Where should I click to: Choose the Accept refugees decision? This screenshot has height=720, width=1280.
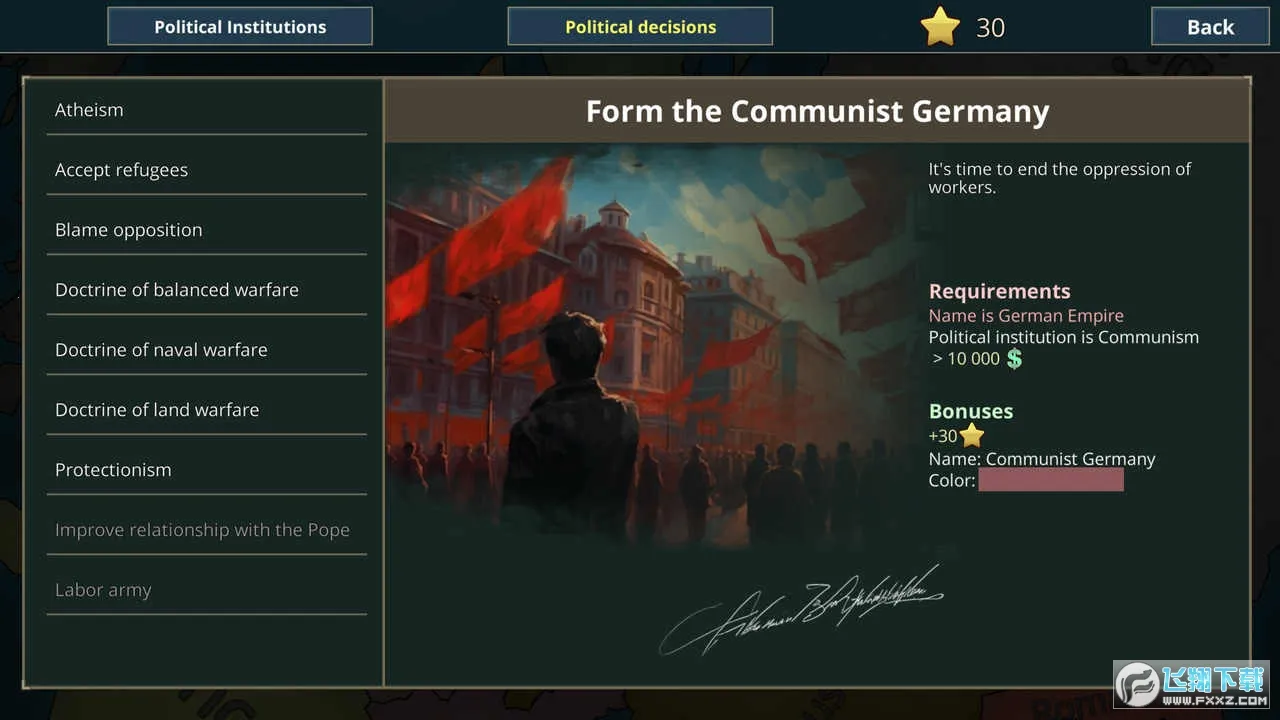coord(206,170)
